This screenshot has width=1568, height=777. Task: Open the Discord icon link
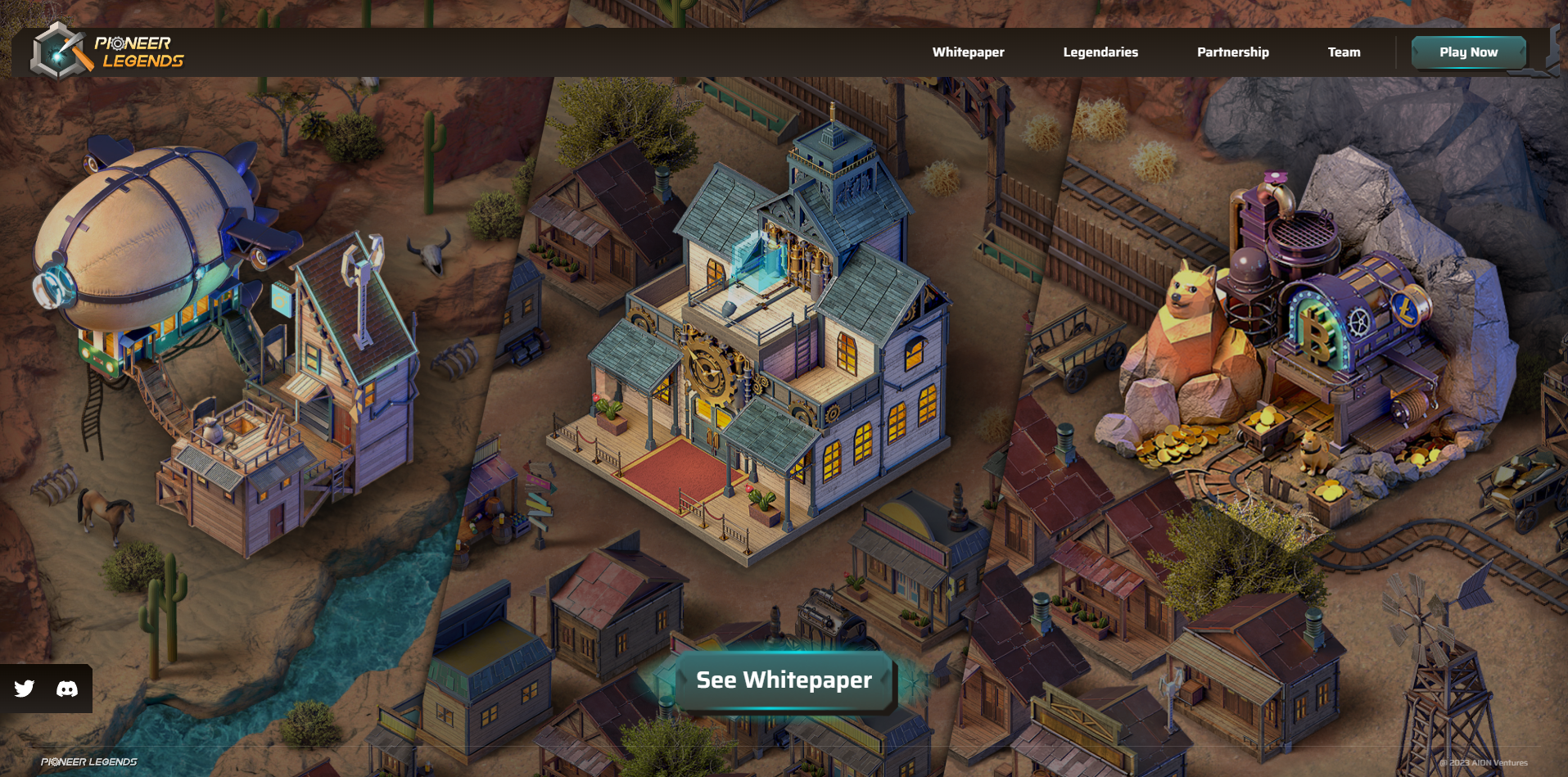[67, 689]
